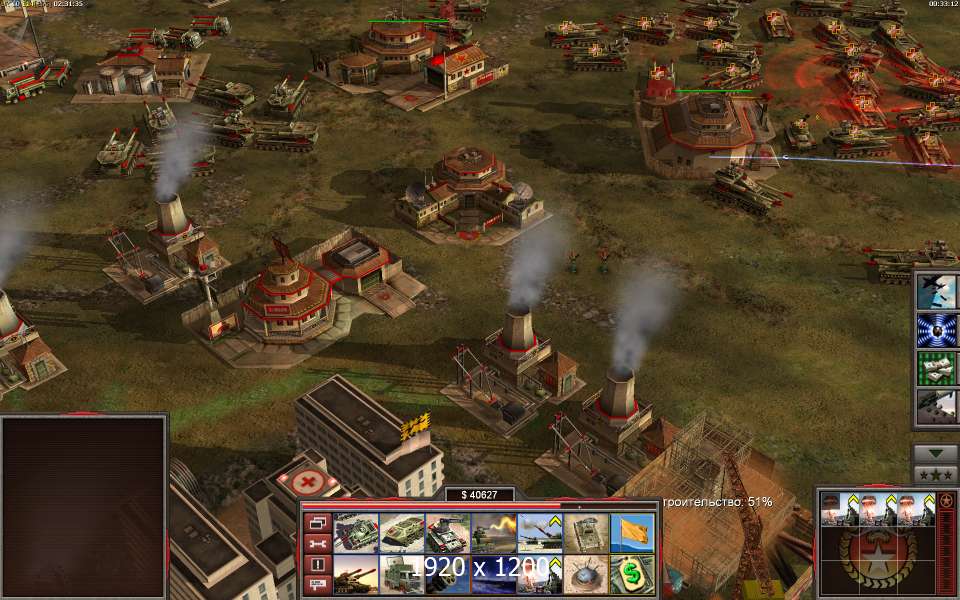Build the Battlemaster tank in the first slot
960x600 pixels.
point(355,533)
